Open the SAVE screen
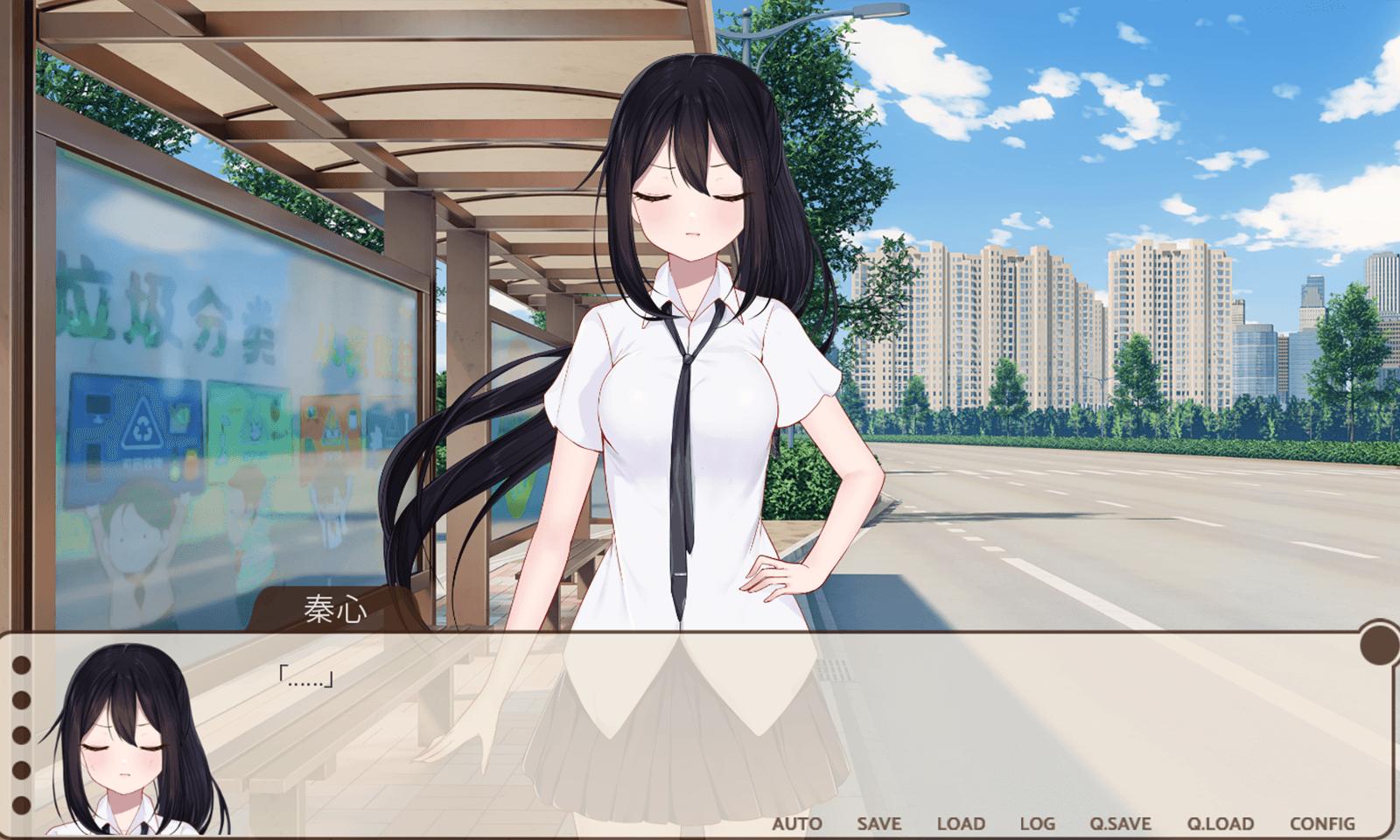Screen dimensions: 1400x840 point(878,823)
